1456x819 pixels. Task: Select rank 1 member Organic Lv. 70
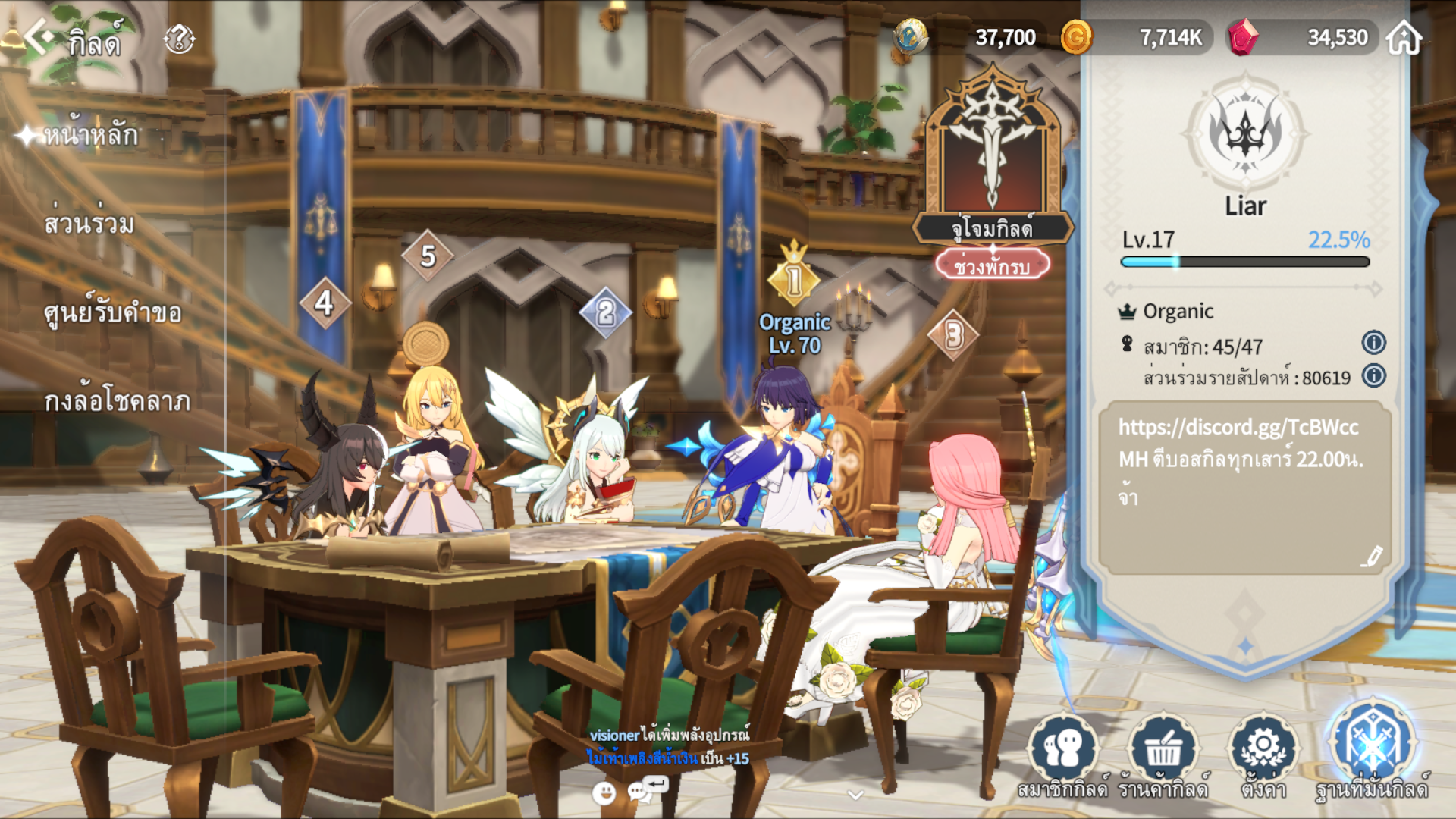point(794,334)
